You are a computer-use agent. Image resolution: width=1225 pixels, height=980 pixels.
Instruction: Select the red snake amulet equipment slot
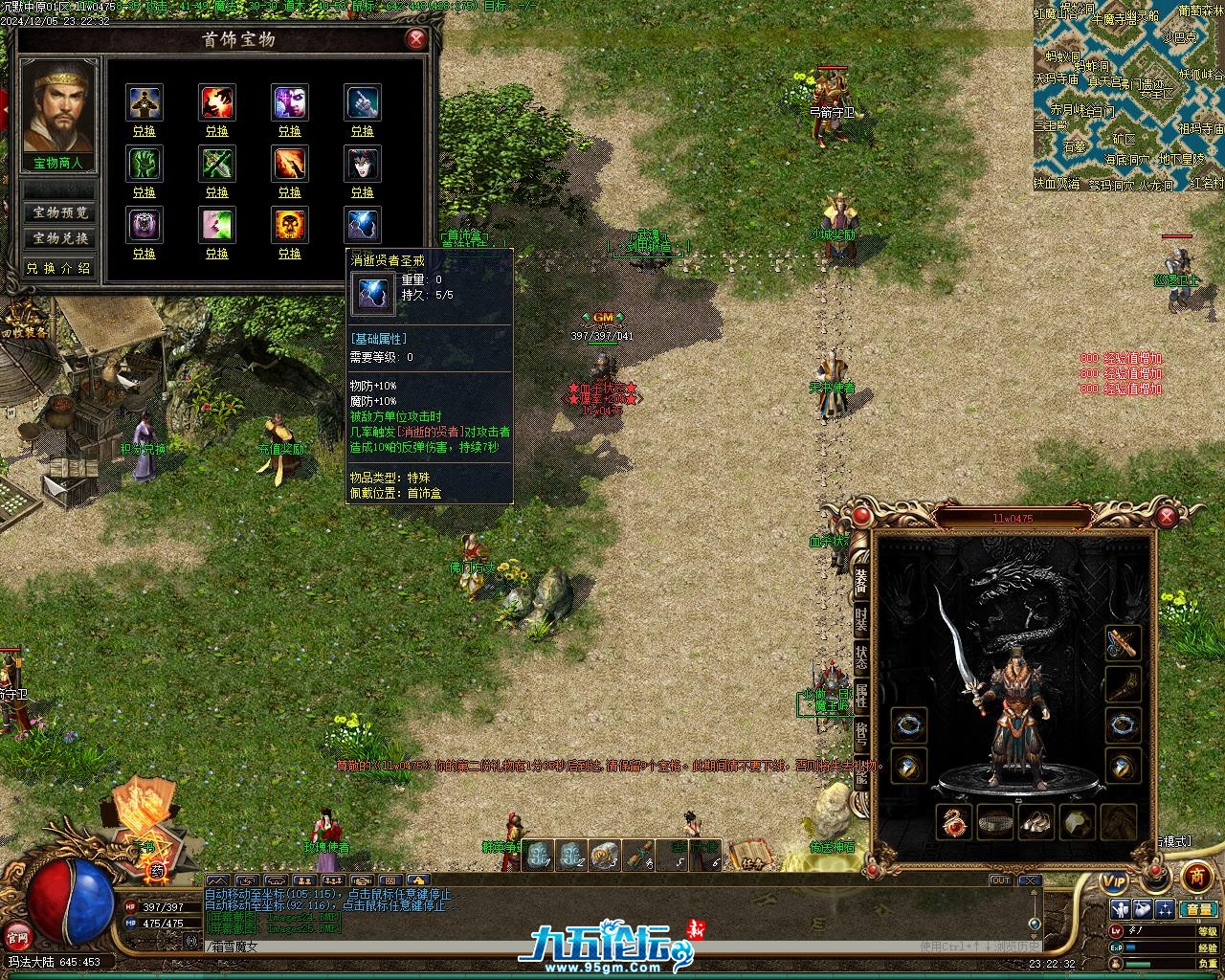point(953,821)
